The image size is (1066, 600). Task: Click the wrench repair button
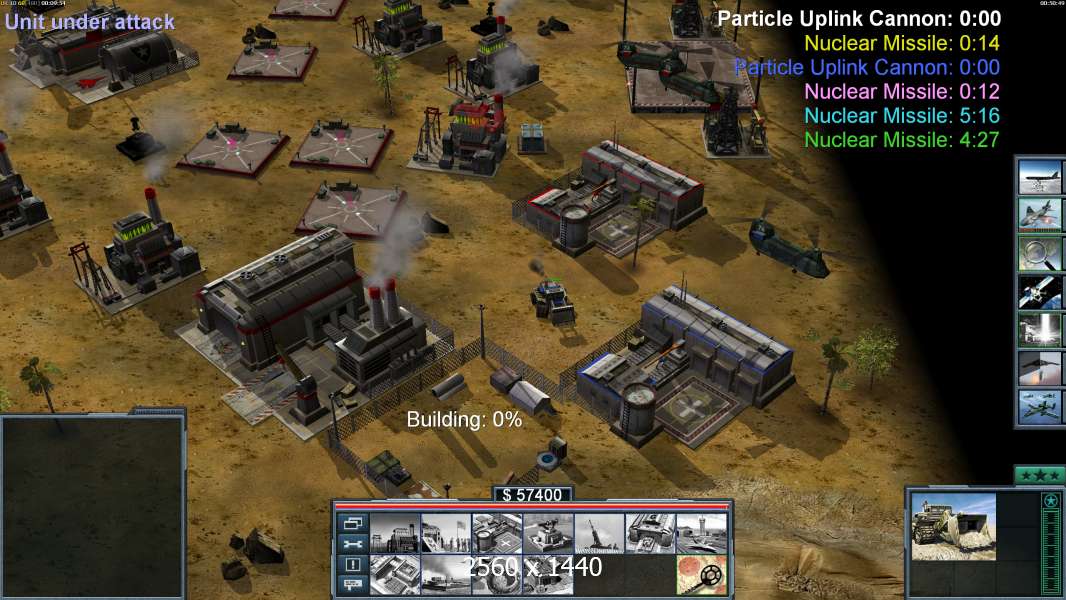[x=352, y=544]
